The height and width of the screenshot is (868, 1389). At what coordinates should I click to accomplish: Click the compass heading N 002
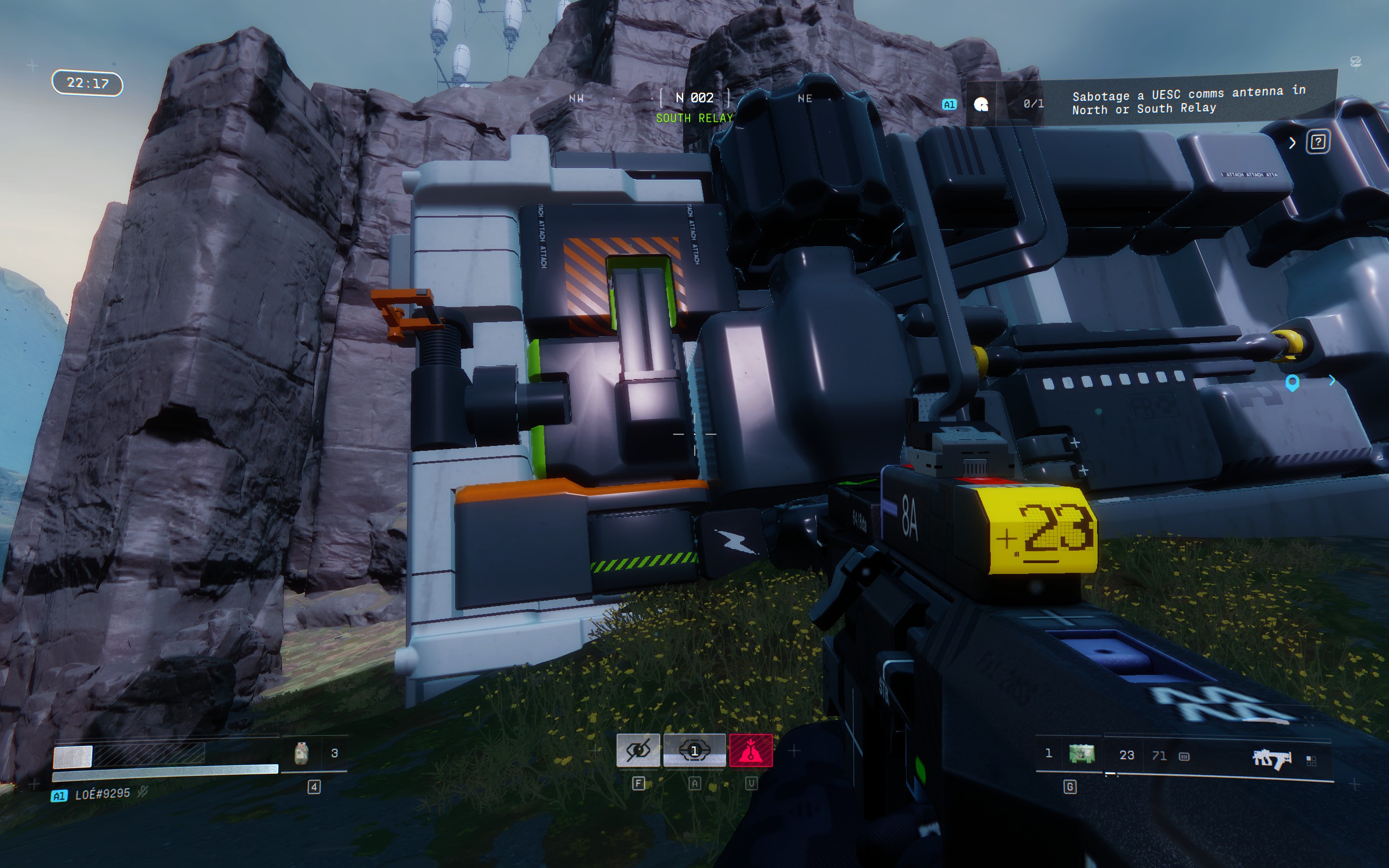coord(694,98)
